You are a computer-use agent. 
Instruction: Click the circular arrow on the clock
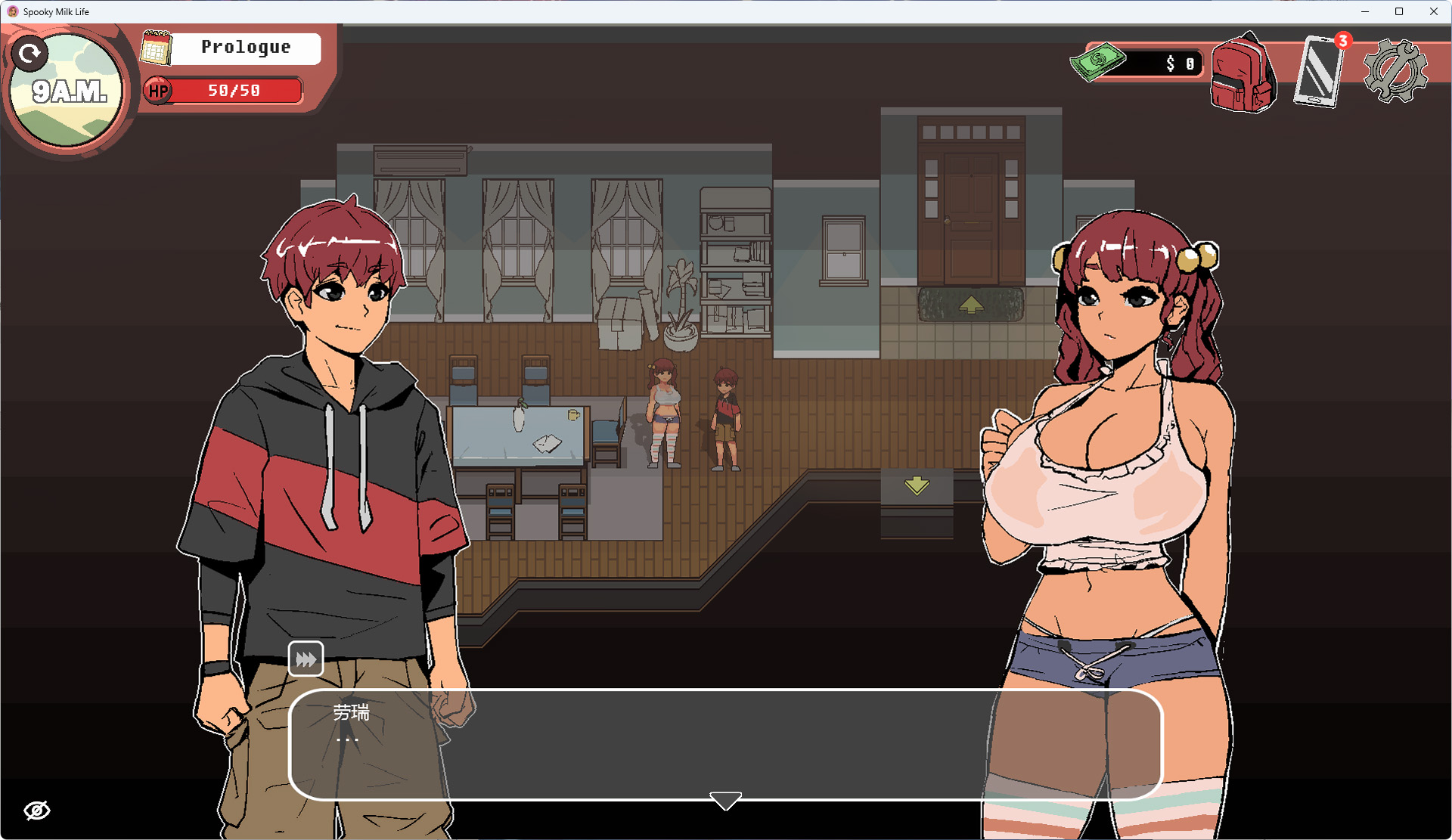(x=30, y=54)
